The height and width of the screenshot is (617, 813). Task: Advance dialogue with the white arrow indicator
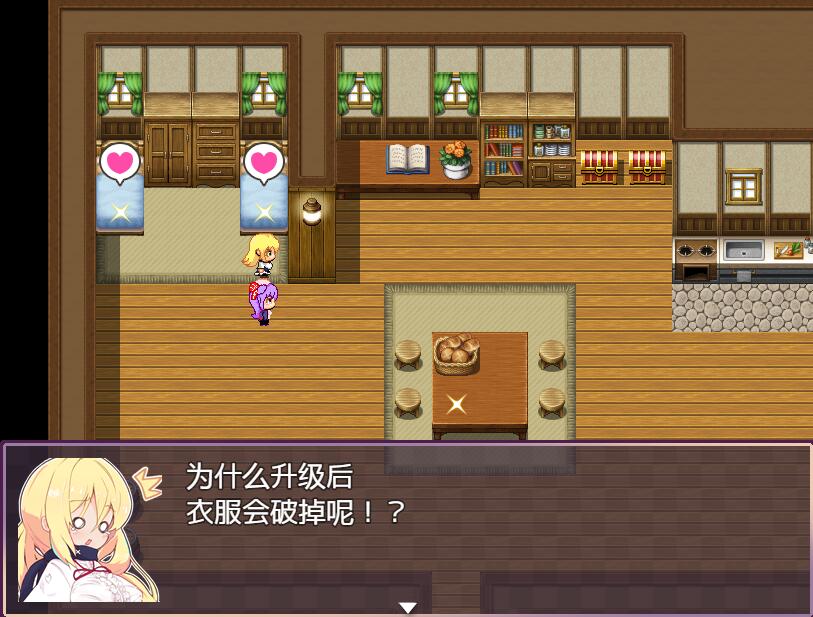(407, 607)
